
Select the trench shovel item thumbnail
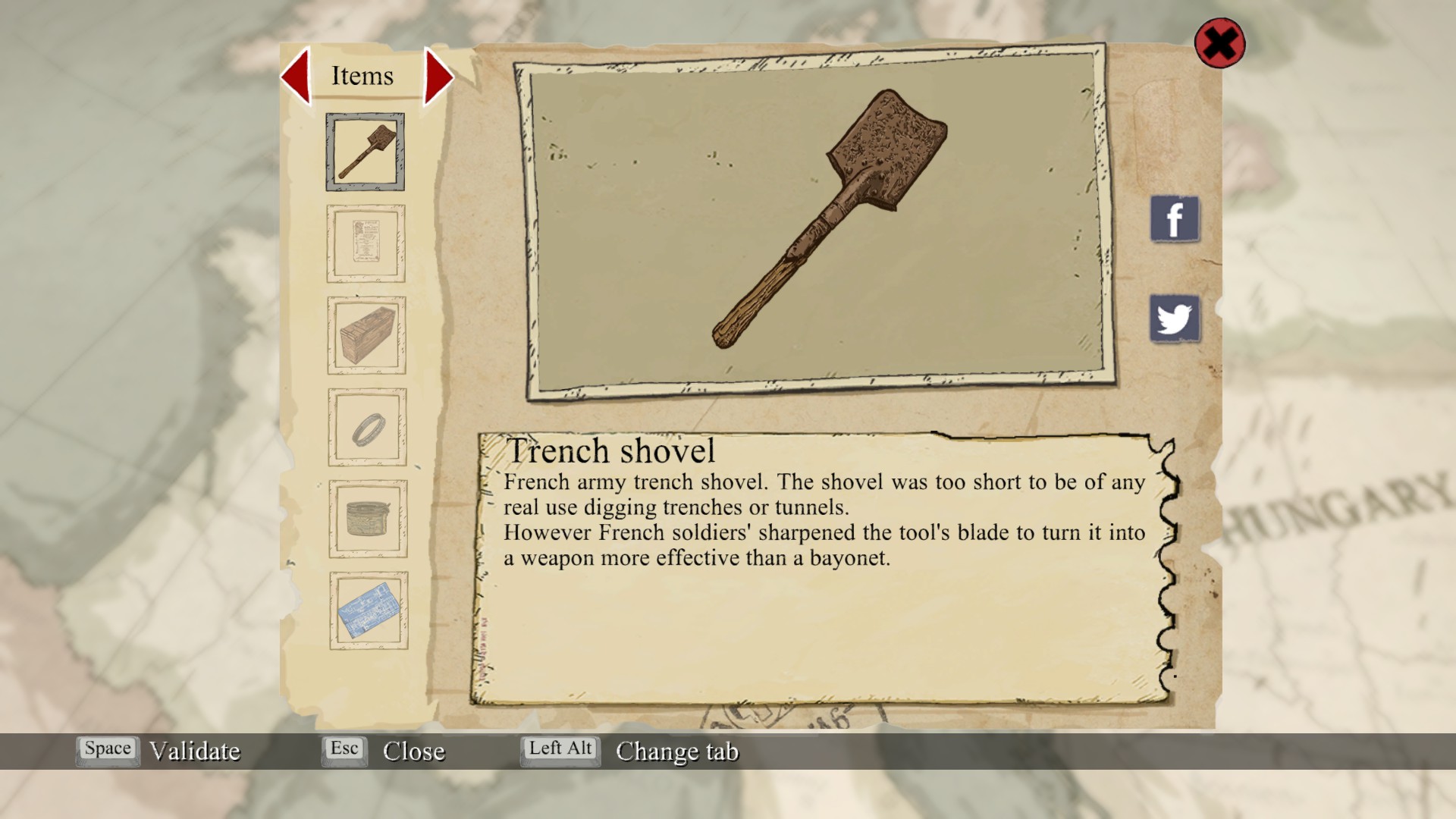366,152
